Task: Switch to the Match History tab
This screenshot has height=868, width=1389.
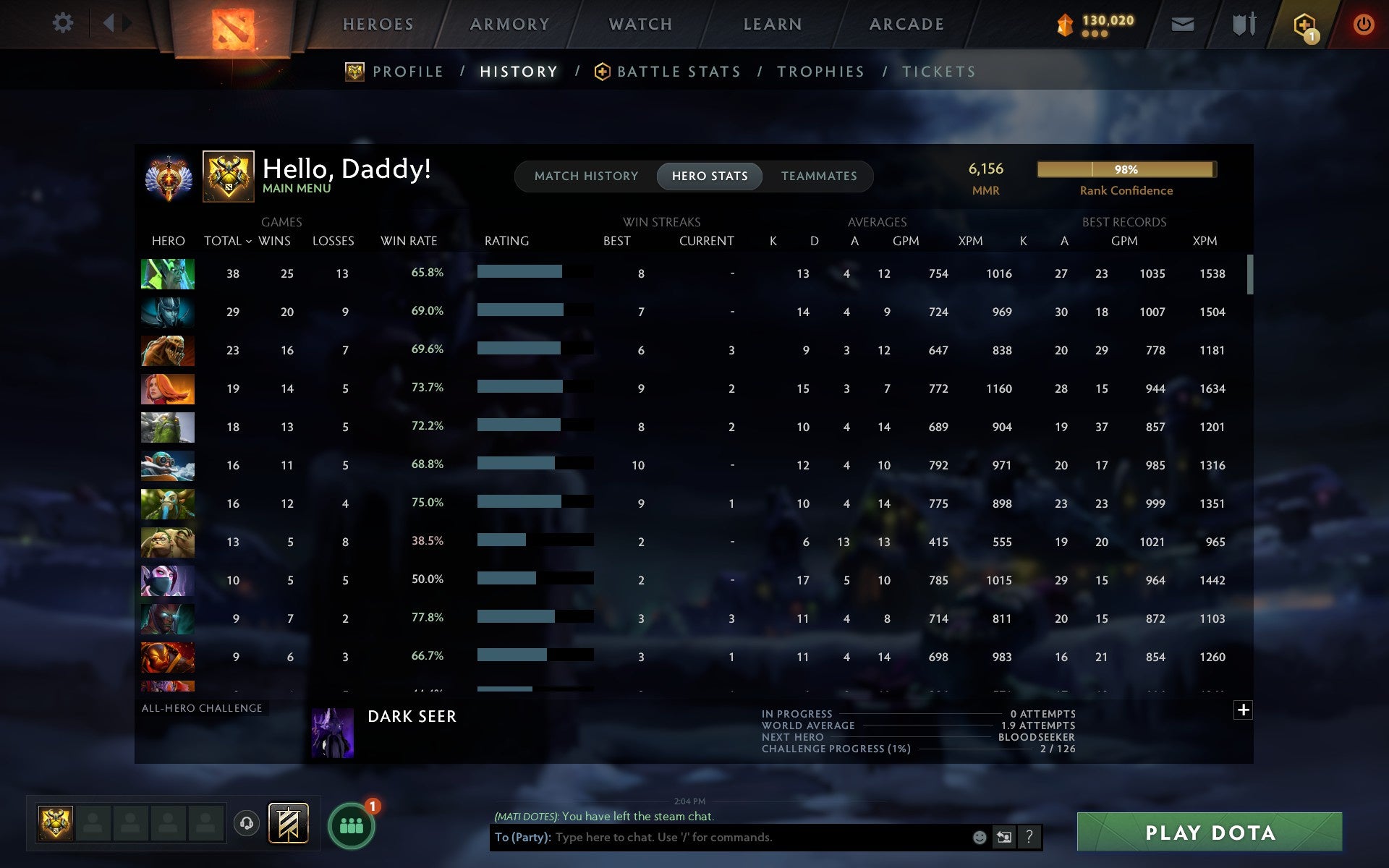Action: (586, 176)
